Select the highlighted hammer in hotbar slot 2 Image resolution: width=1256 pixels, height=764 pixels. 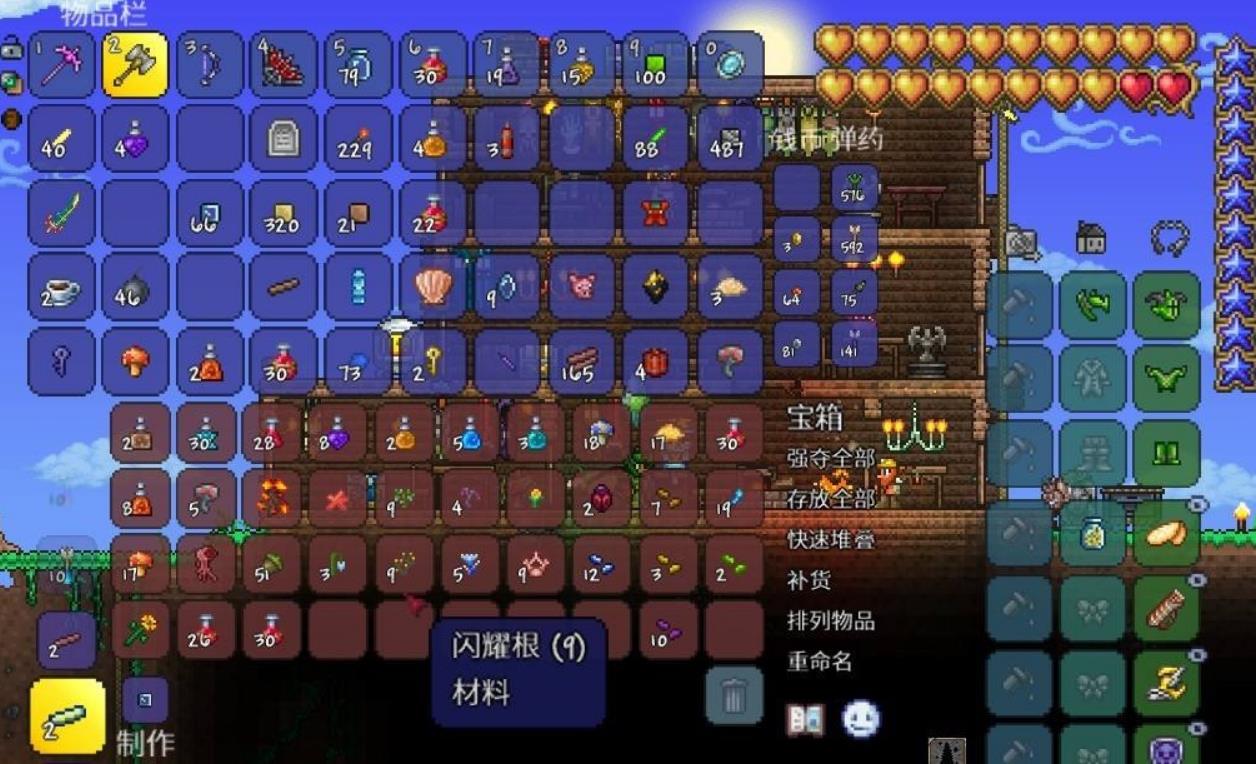coord(135,65)
